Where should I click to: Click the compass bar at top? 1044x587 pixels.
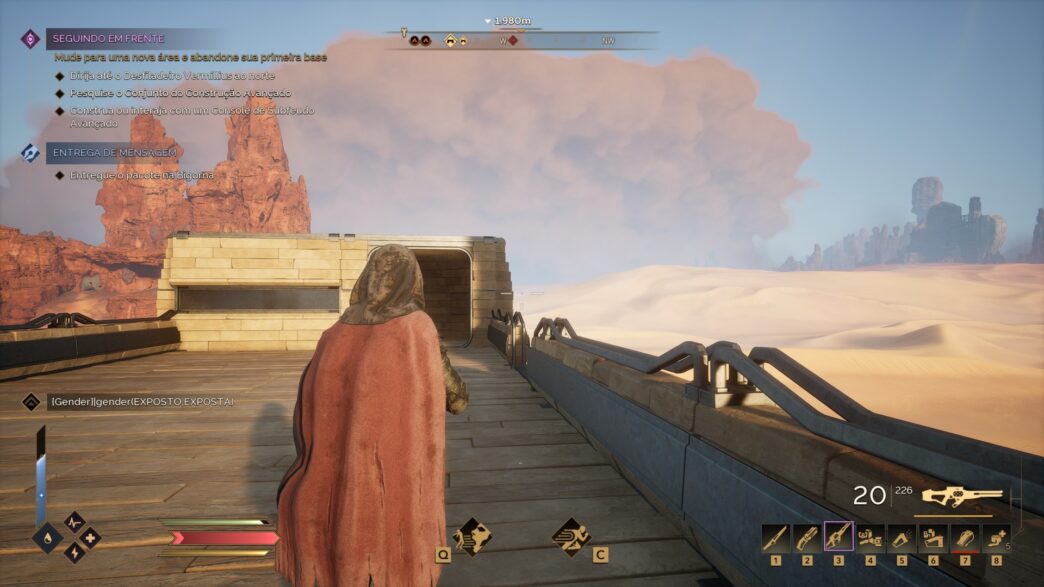[x=522, y=40]
